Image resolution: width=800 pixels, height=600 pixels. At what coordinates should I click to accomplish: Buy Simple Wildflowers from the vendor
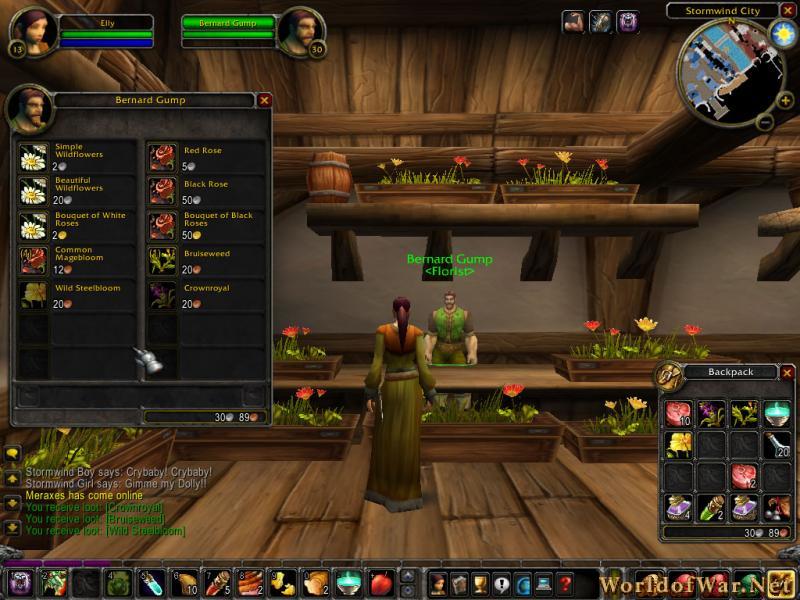coord(34,157)
